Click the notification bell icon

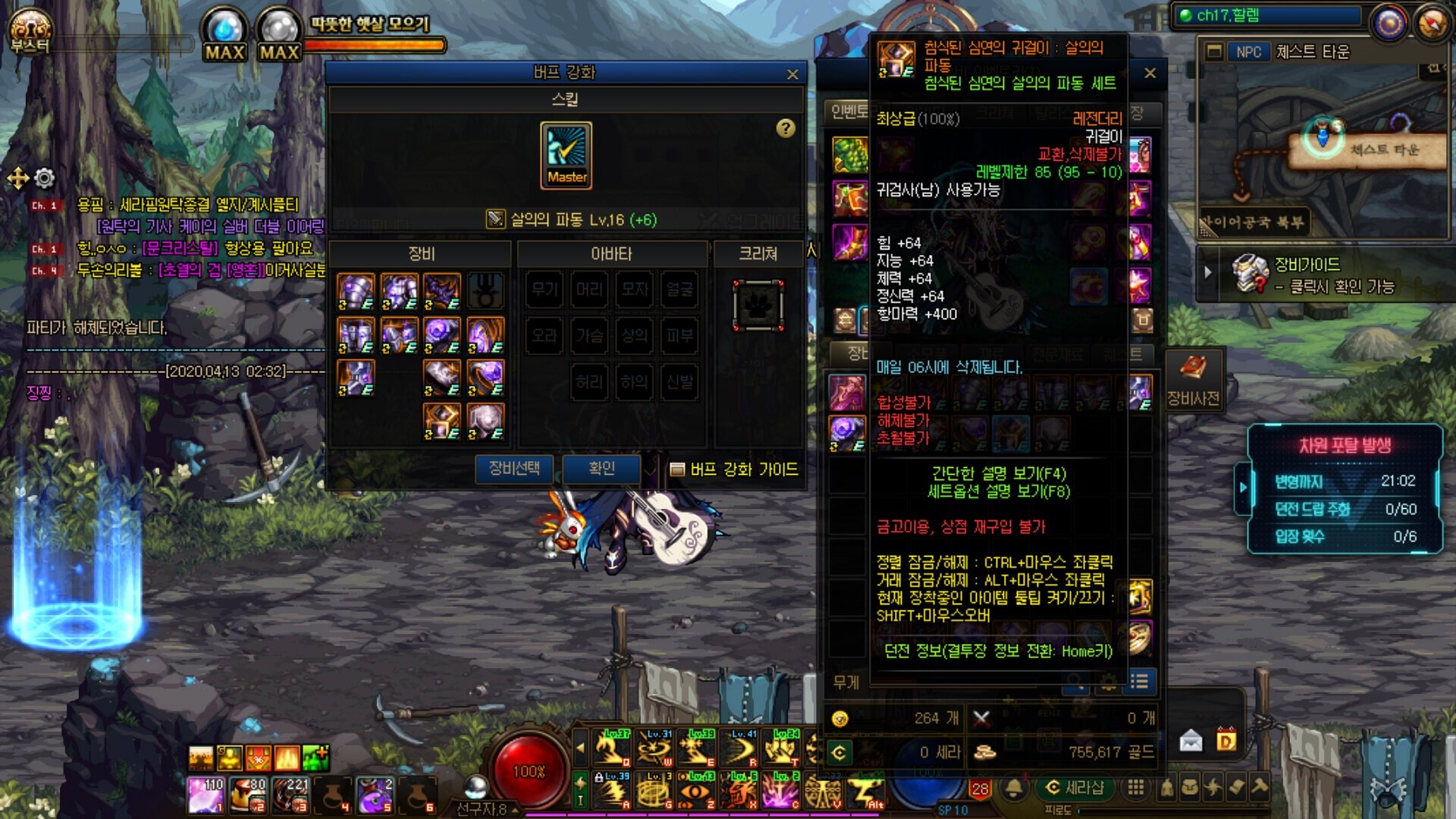(x=1014, y=788)
